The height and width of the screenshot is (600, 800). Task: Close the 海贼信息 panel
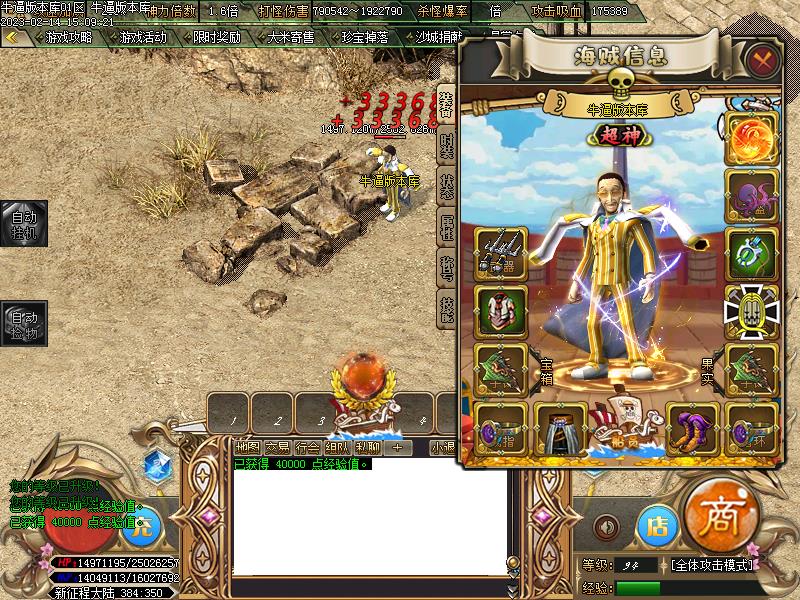[x=763, y=59]
